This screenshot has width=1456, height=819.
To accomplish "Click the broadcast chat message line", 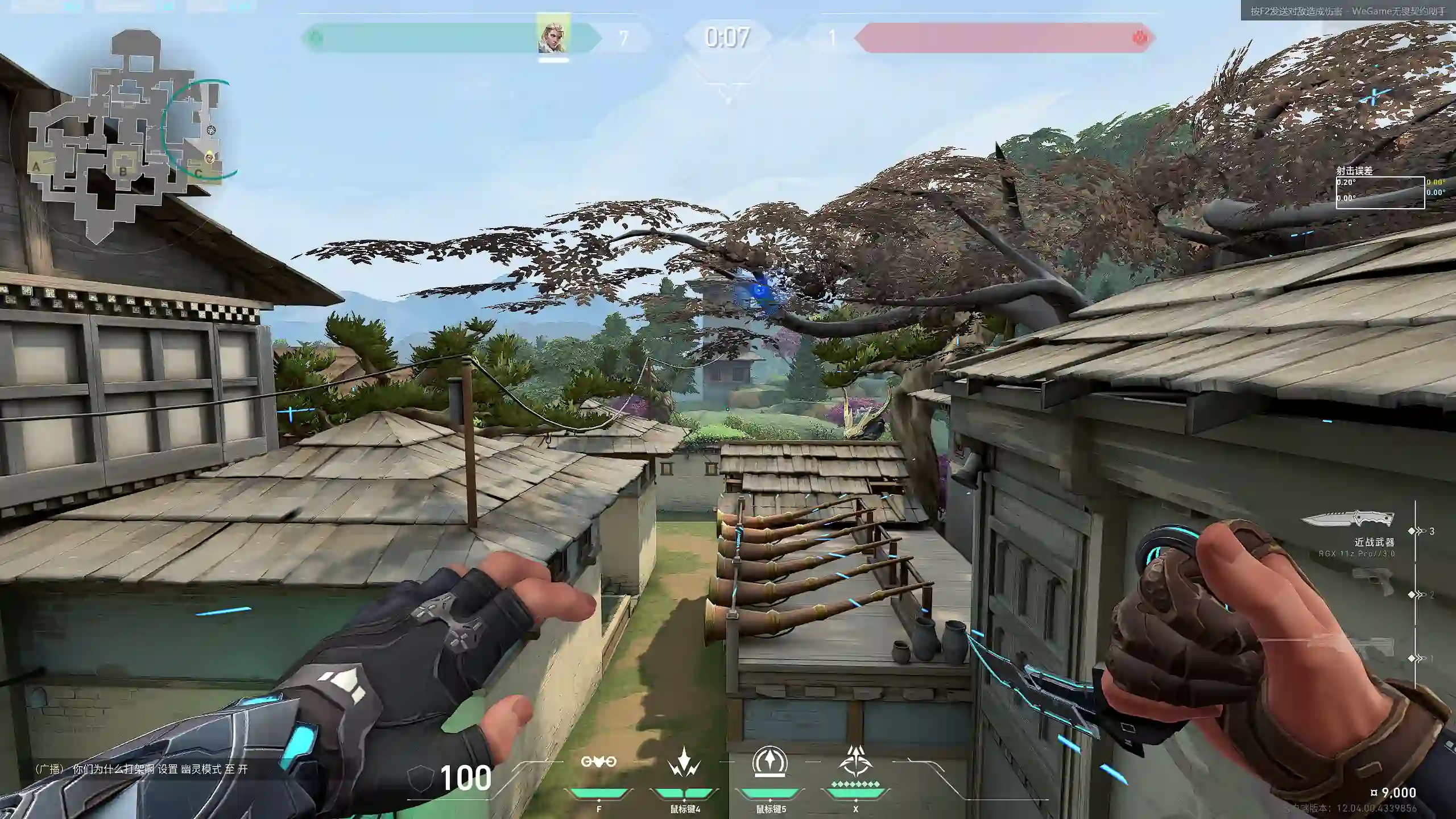I will [x=141, y=770].
